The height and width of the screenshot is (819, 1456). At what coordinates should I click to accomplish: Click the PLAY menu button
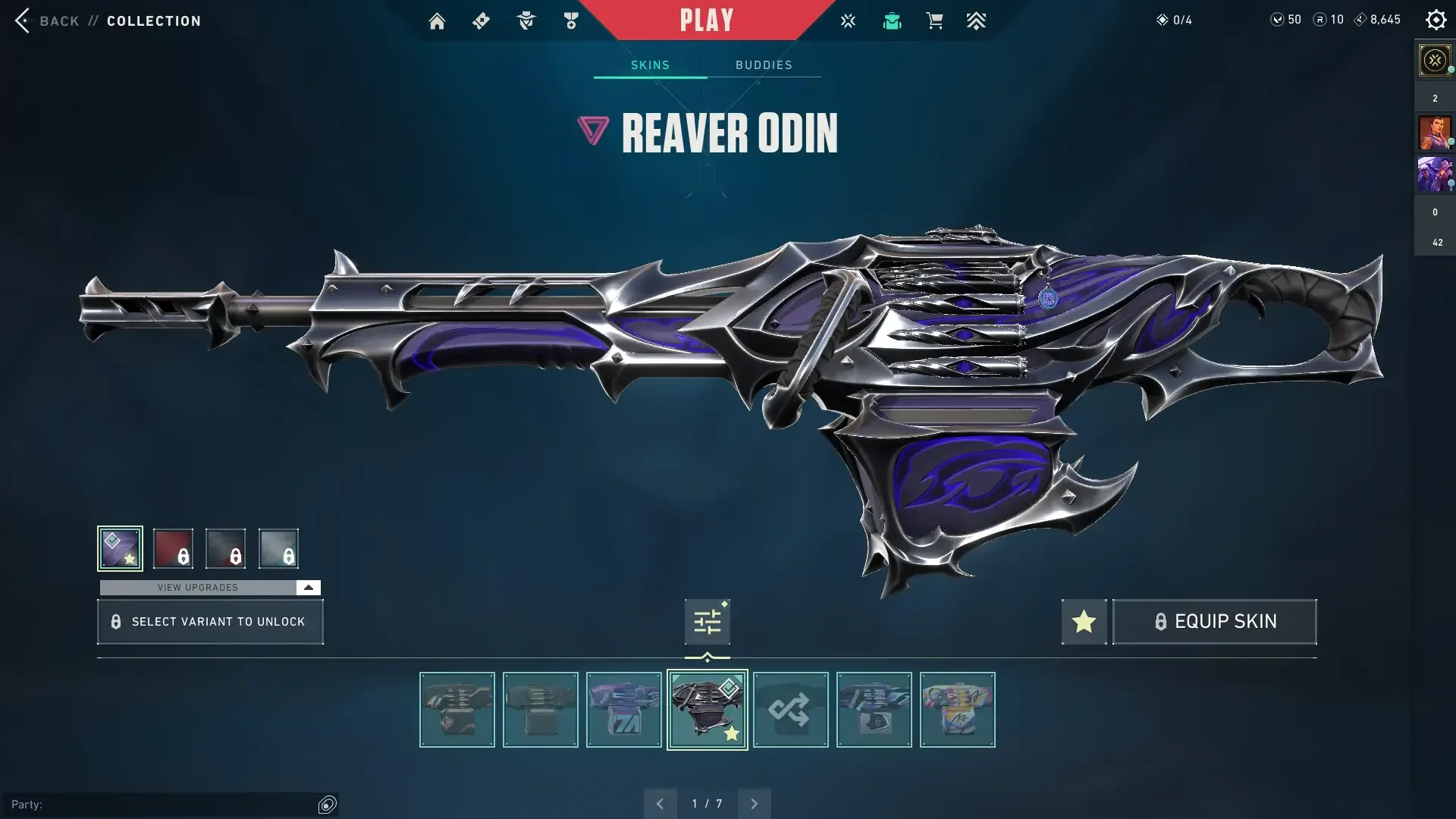pyautogui.click(x=707, y=19)
